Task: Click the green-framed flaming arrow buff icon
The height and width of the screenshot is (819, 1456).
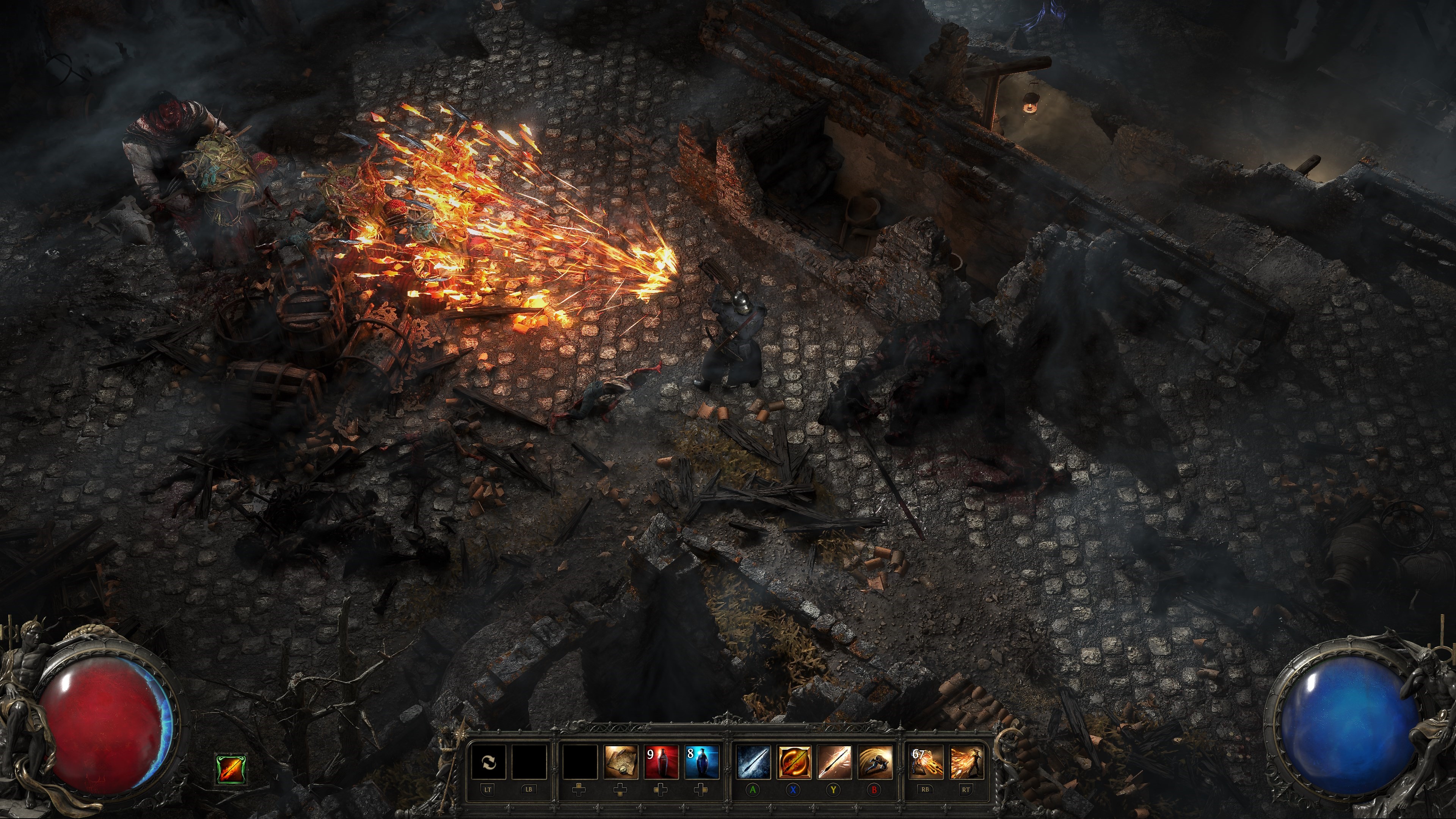Action: click(232, 769)
